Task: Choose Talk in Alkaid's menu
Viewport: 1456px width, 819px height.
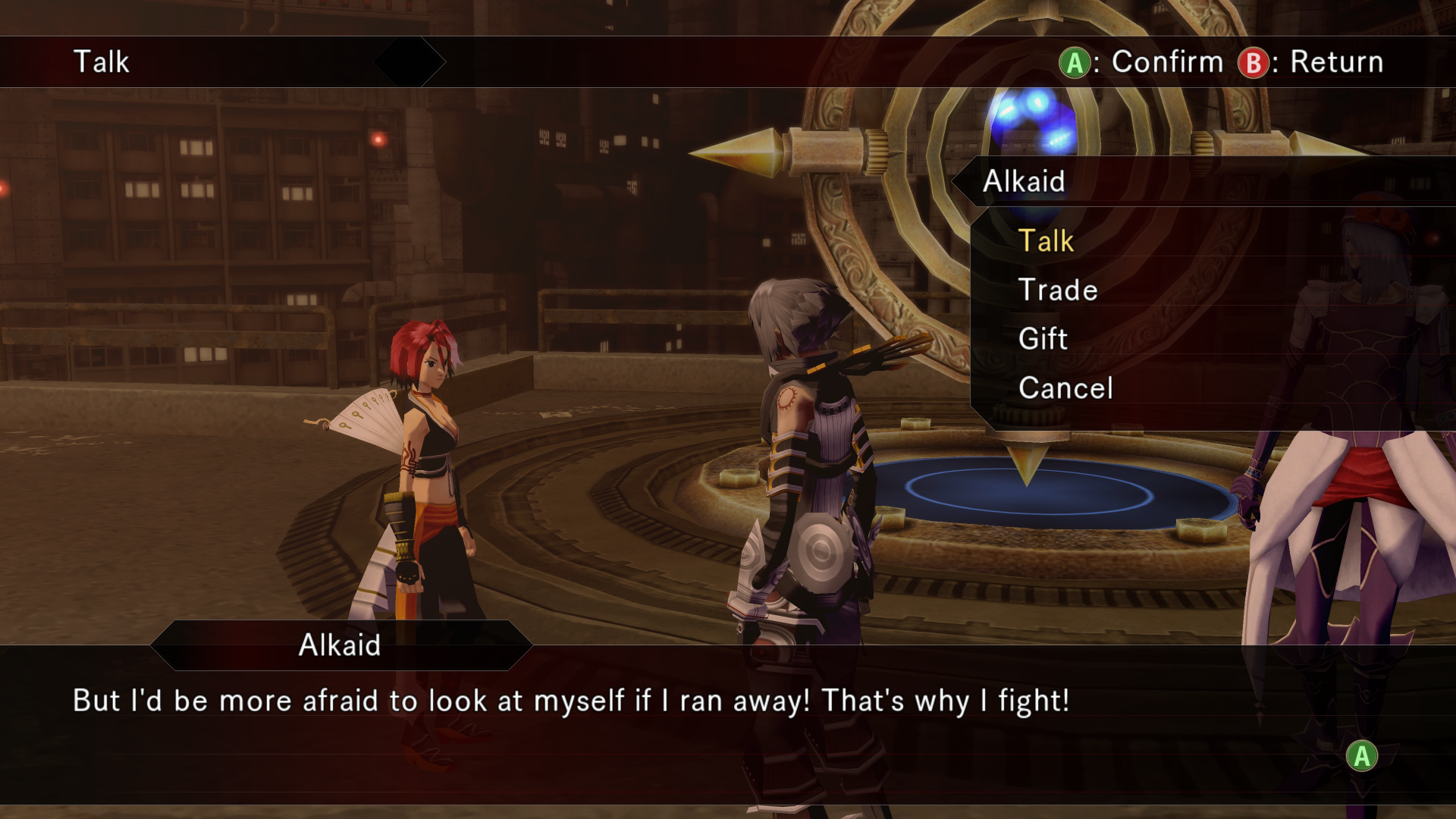Action: click(x=1046, y=241)
